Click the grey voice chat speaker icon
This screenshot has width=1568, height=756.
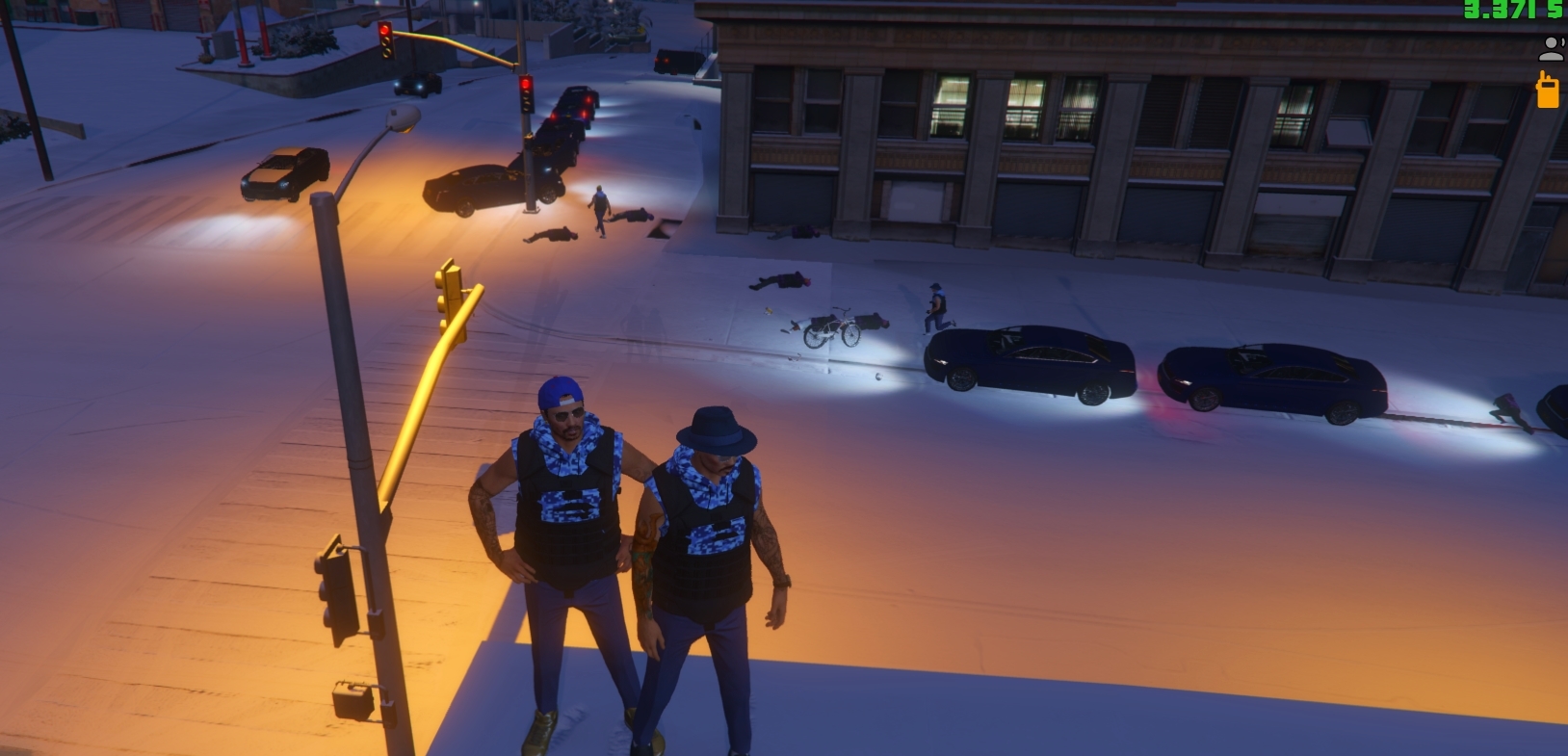pos(1552,47)
